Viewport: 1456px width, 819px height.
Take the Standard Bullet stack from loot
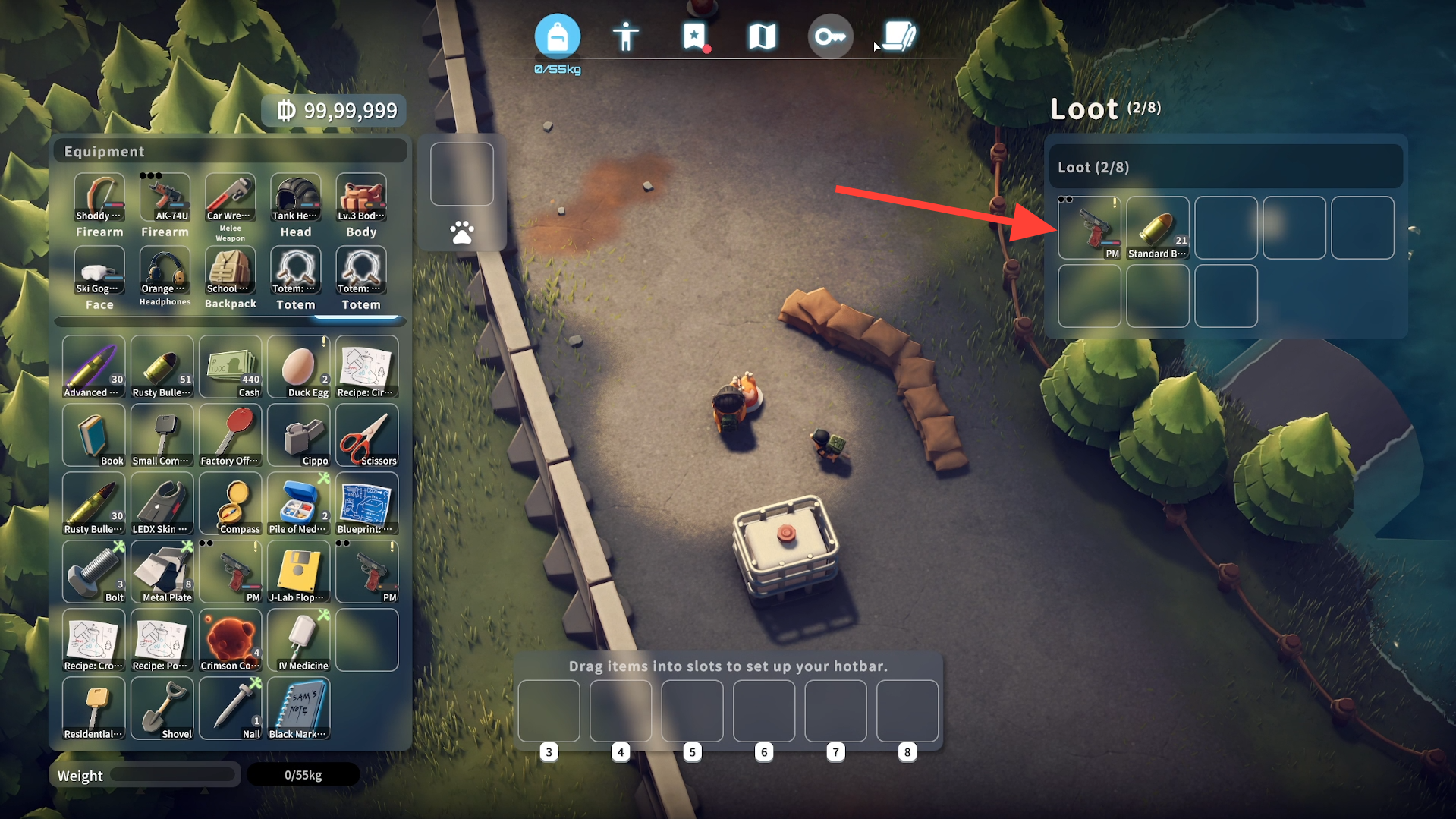[x=1157, y=228]
